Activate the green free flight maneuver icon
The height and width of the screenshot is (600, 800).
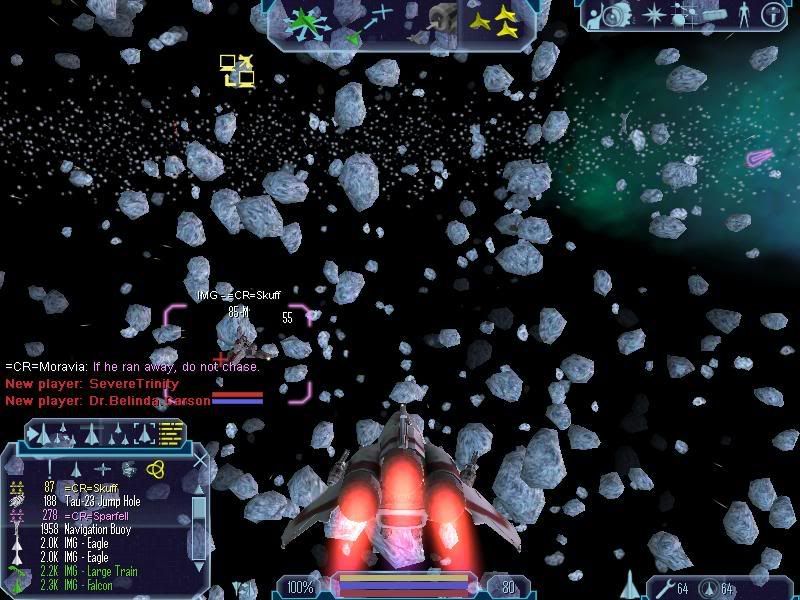tap(301, 20)
